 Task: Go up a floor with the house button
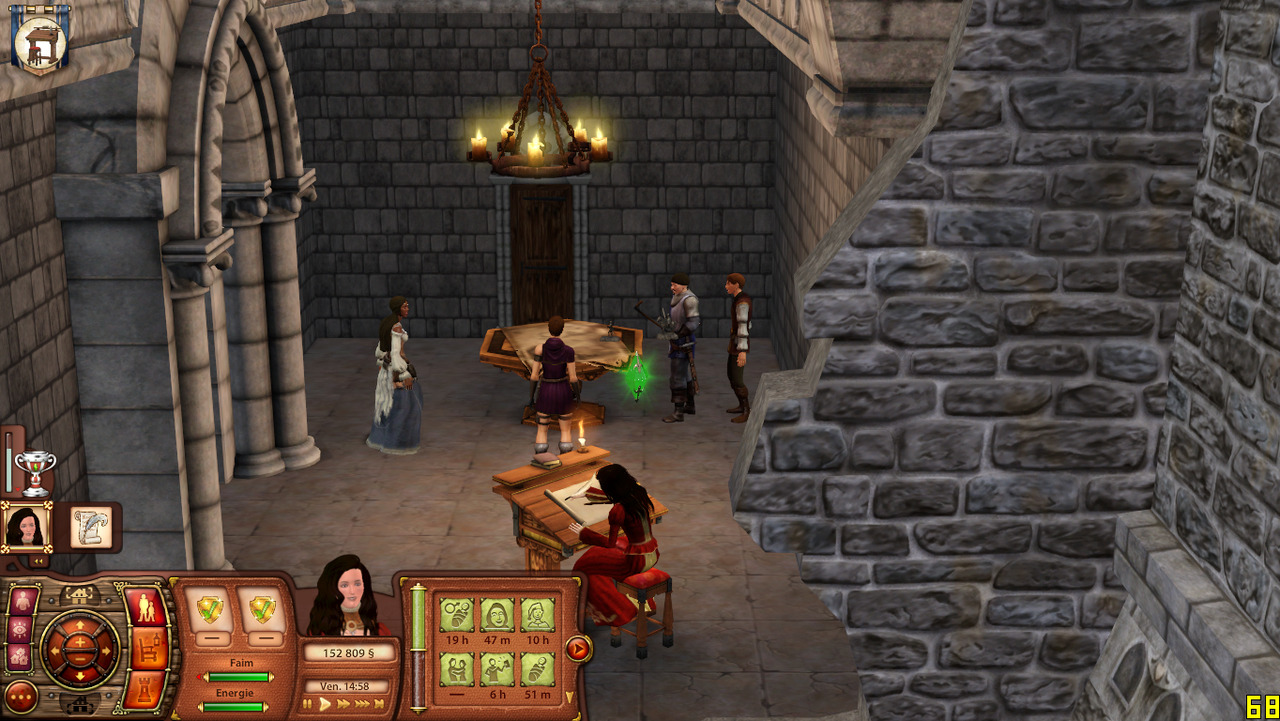pos(79,596)
